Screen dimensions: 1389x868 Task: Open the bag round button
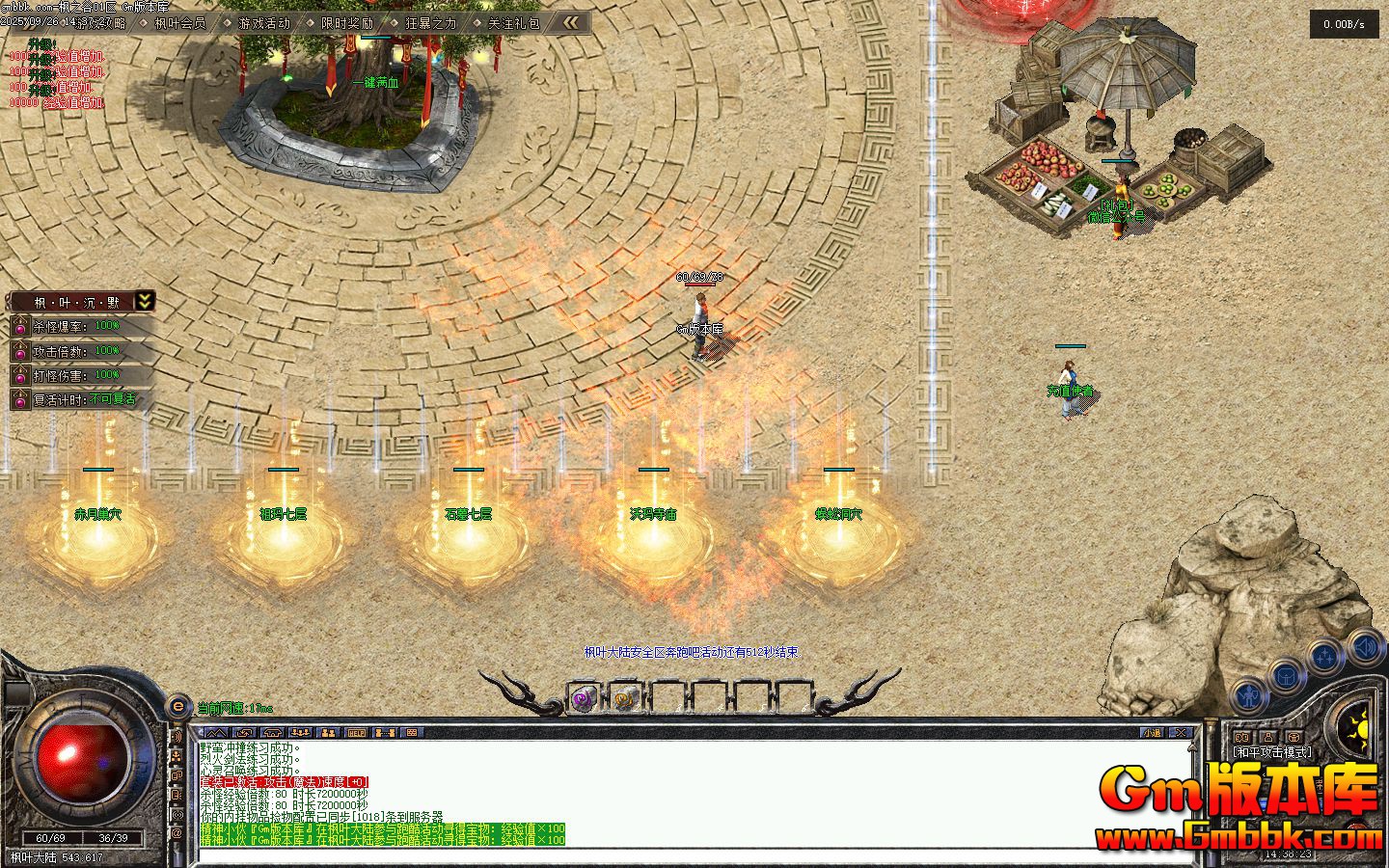point(1287,677)
